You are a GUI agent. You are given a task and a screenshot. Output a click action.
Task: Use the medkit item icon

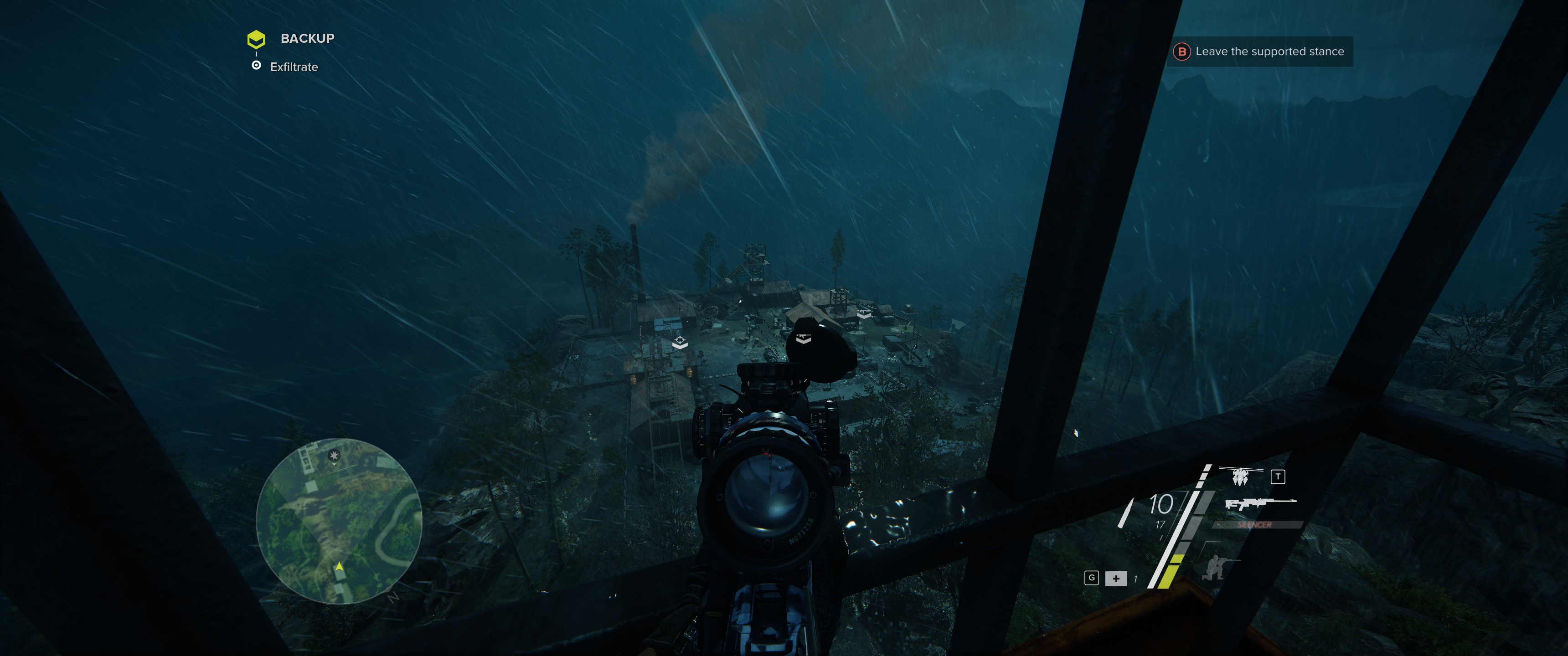[1116, 578]
